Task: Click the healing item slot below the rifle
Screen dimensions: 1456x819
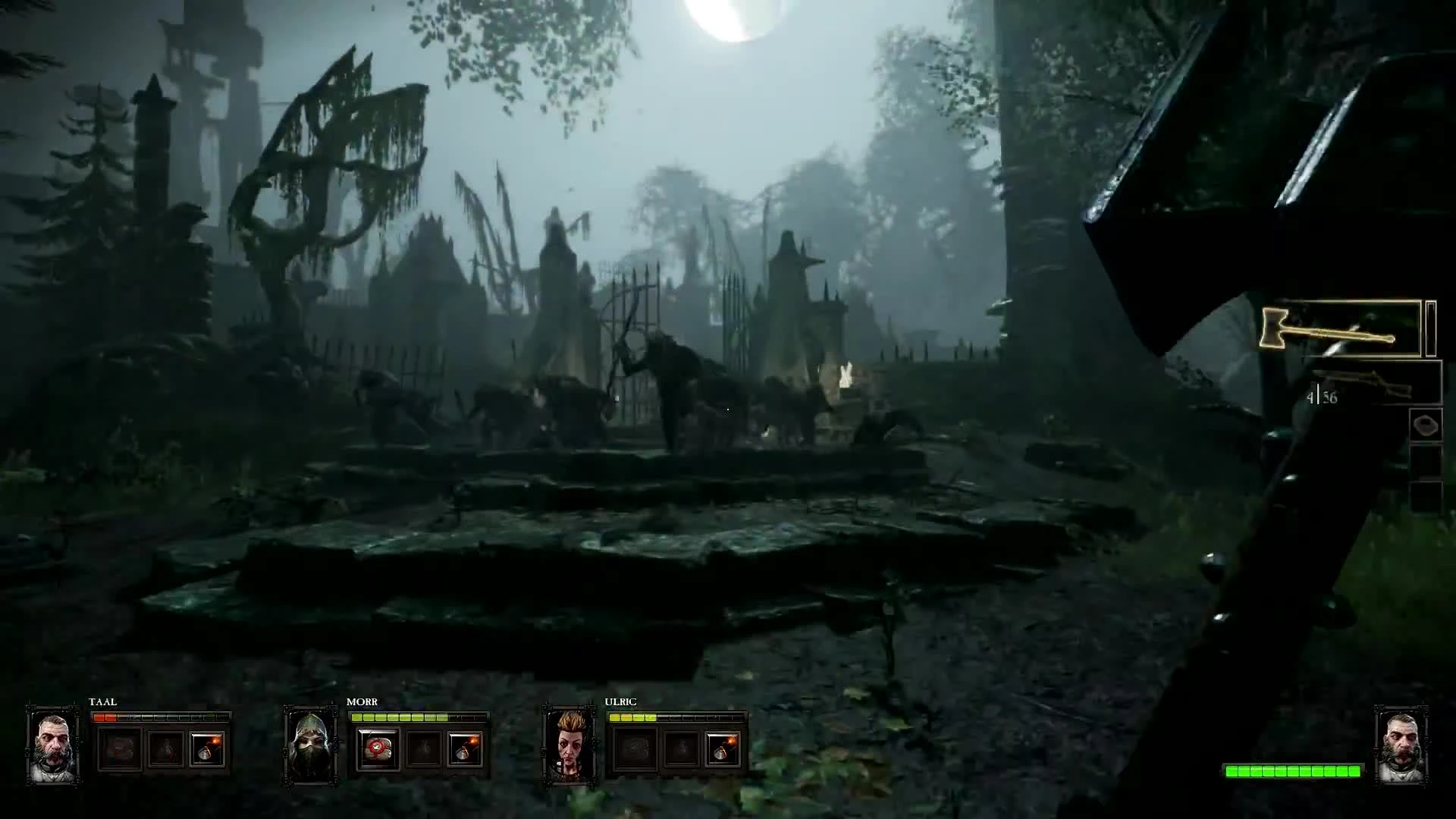Action: tap(1424, 425)
